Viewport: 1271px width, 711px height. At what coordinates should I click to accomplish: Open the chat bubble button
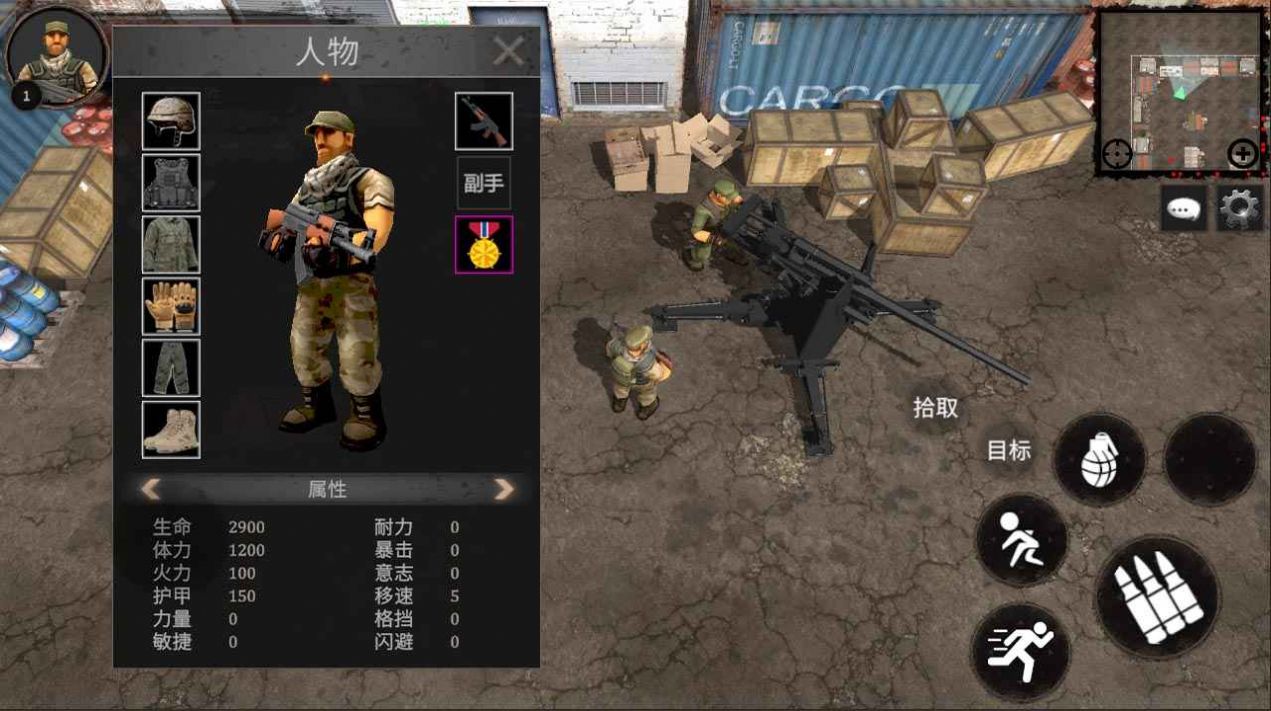1184,209
